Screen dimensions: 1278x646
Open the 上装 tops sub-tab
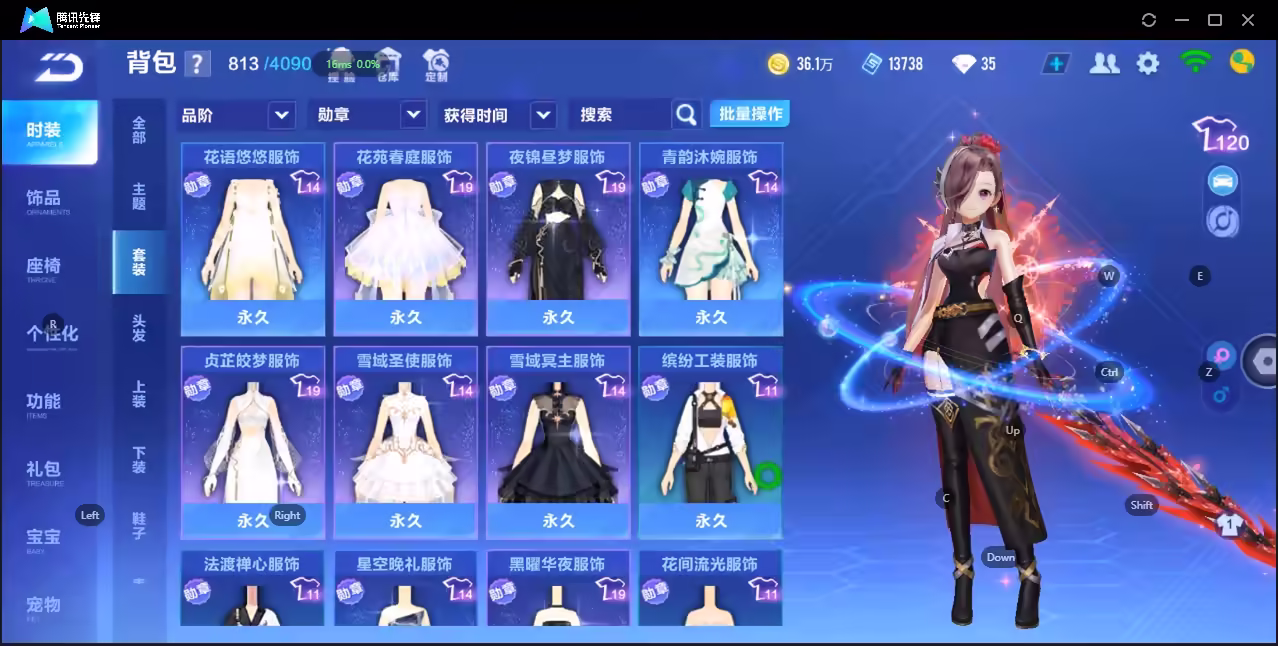click(139, 394)
